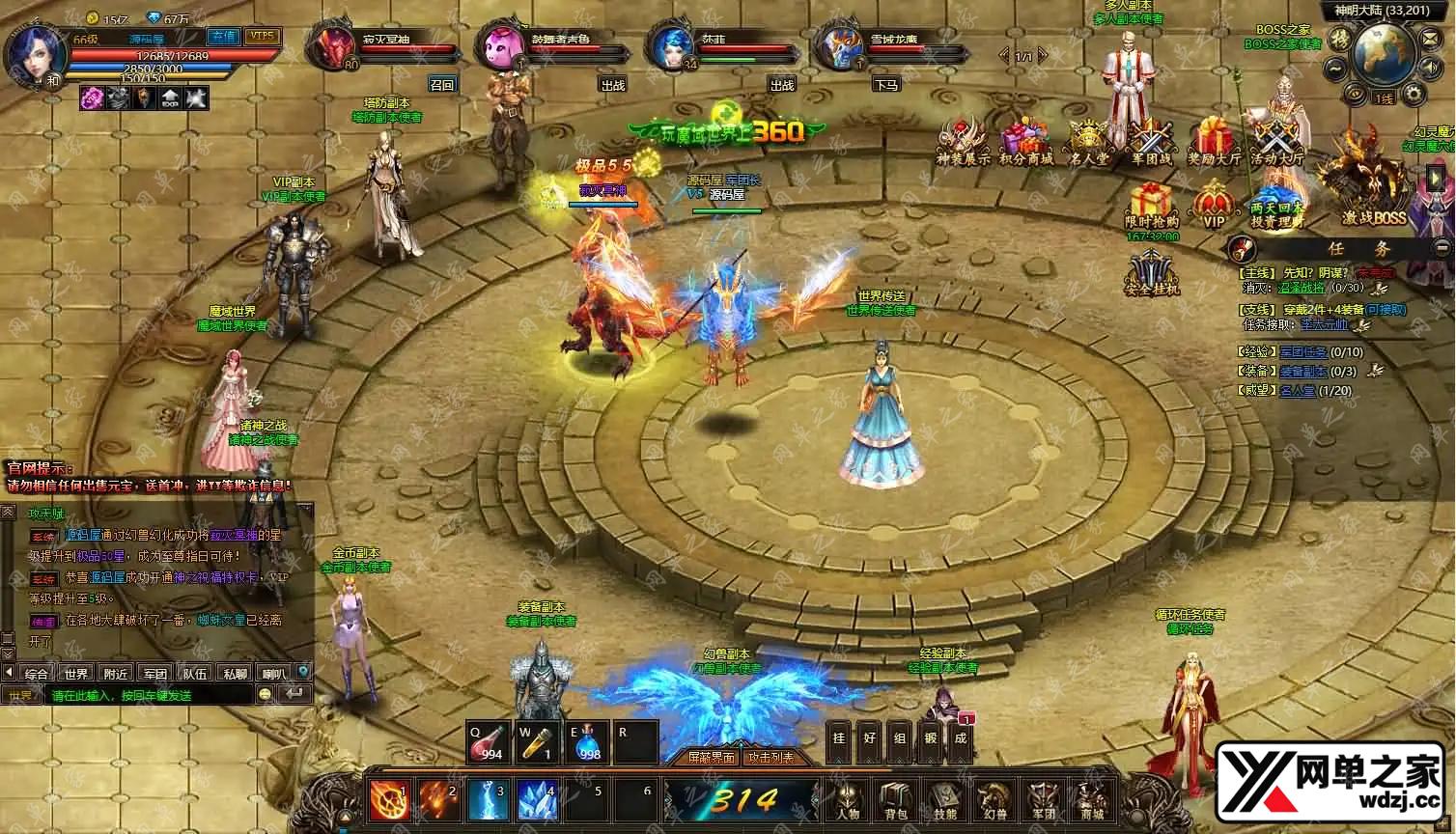Open the 背包 backpack
1456x834 pixels.
coord(896,800)
